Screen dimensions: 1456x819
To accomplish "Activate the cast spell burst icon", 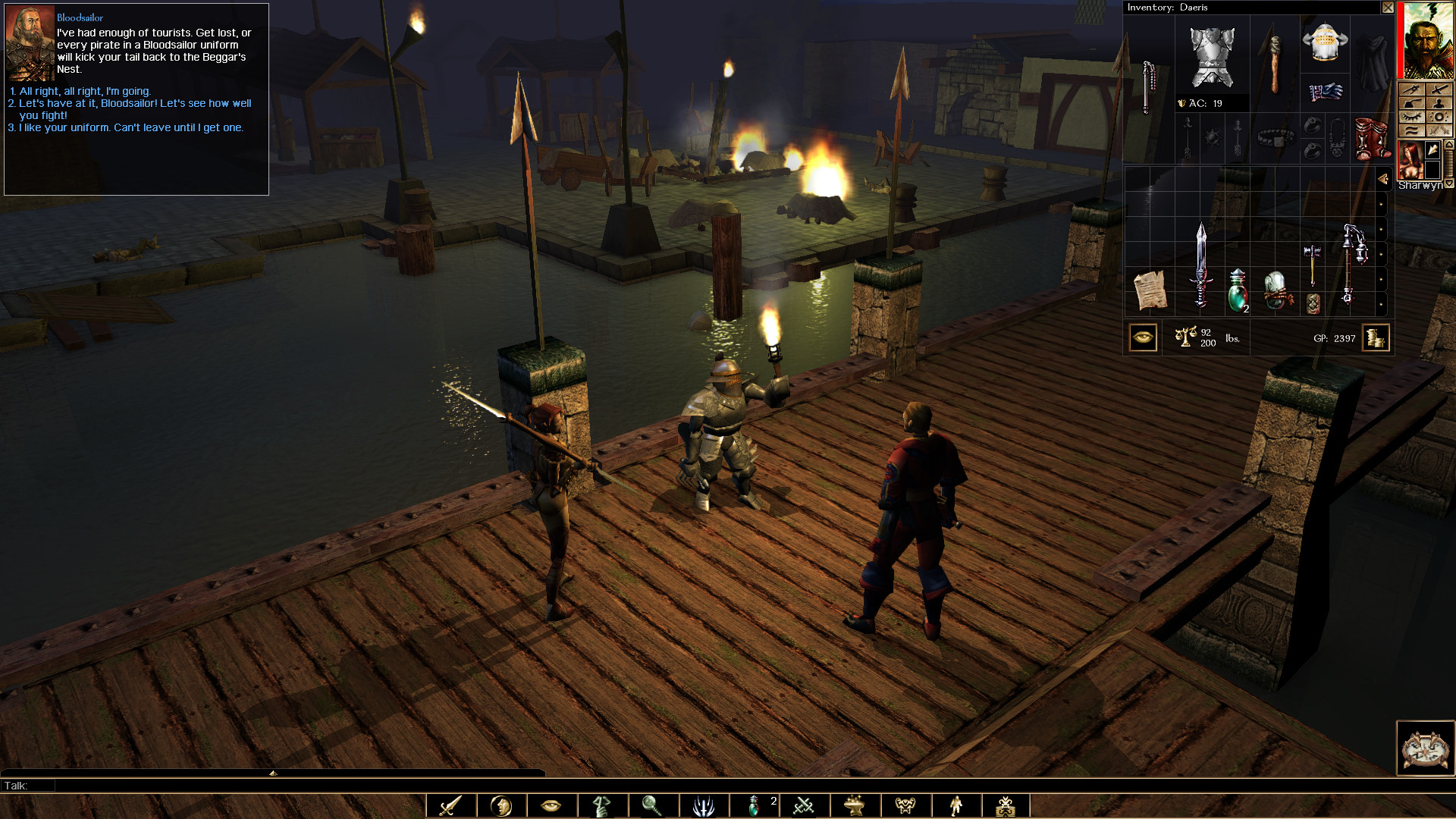I will 705,805.
